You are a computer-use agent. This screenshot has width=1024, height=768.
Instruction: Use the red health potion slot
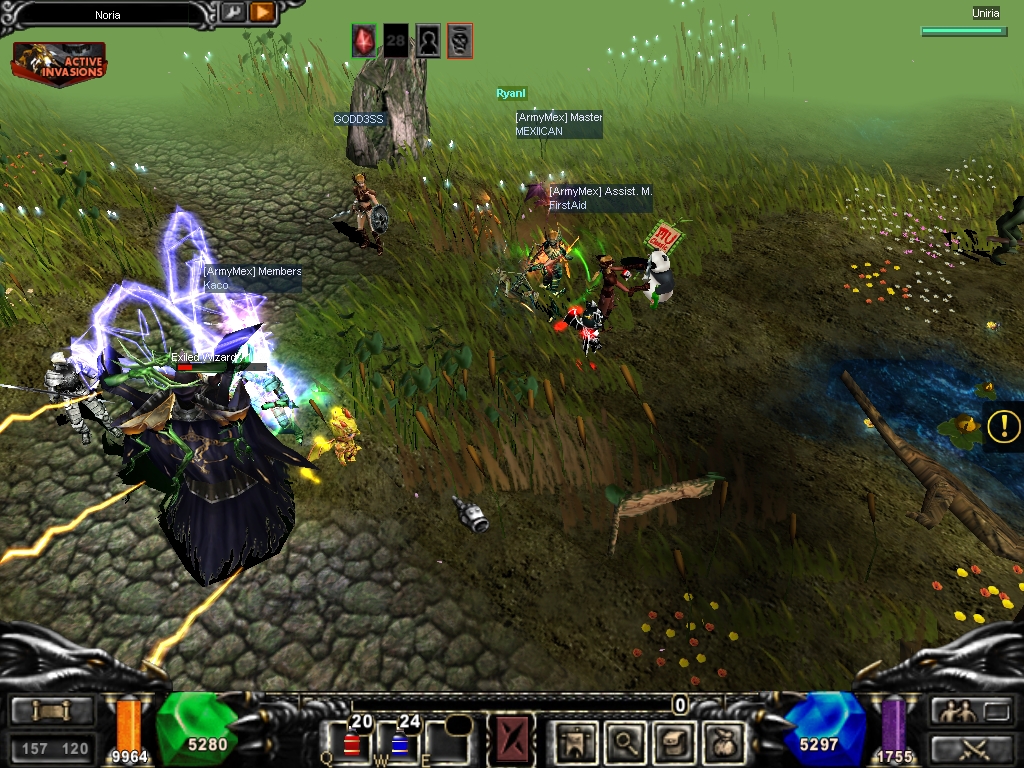click(353, 741)
